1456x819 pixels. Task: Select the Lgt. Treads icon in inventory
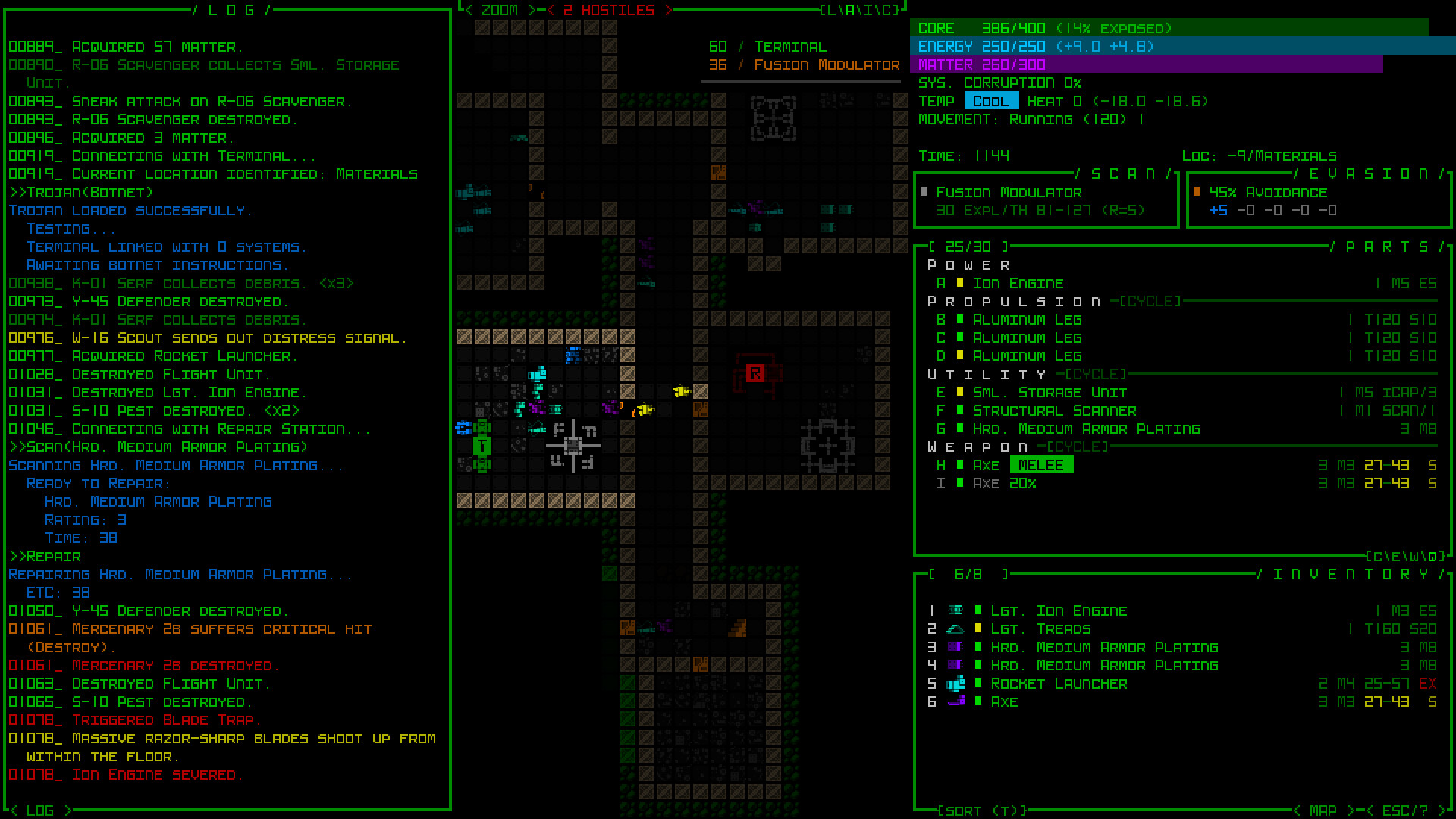click(x=957, y=629)
